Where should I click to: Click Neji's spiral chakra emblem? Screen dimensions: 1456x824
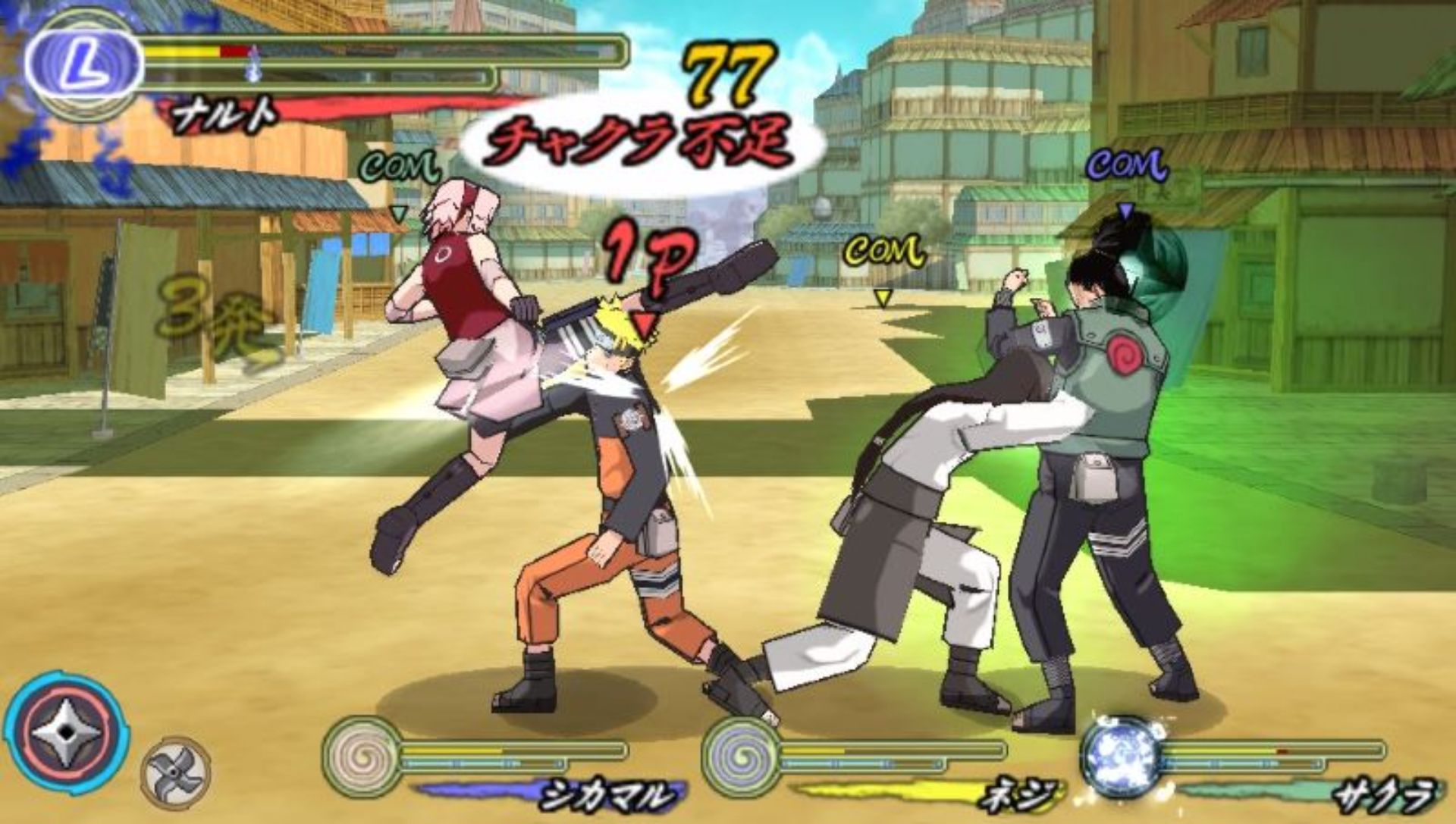(x=741, y=756)
